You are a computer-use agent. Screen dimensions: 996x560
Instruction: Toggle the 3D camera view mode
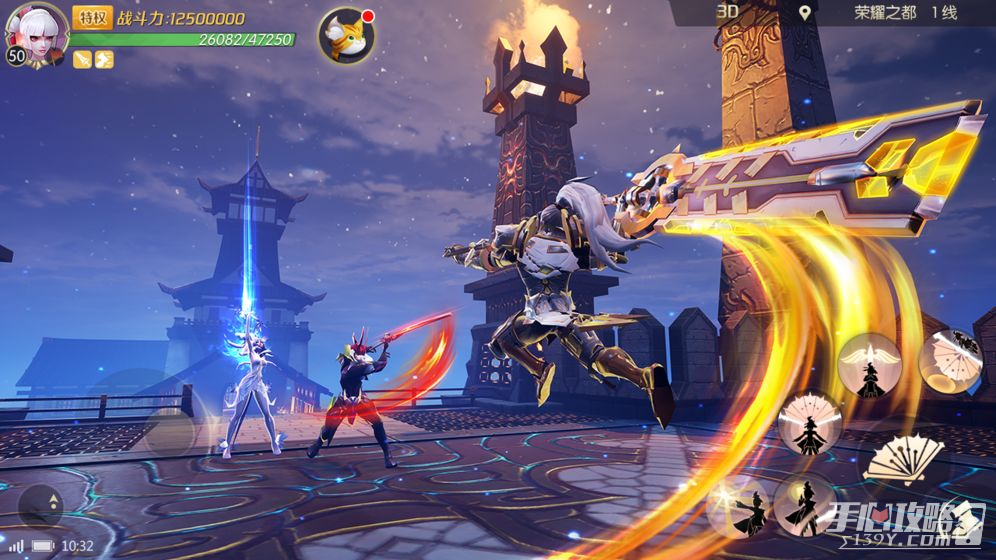coord(727,12)
